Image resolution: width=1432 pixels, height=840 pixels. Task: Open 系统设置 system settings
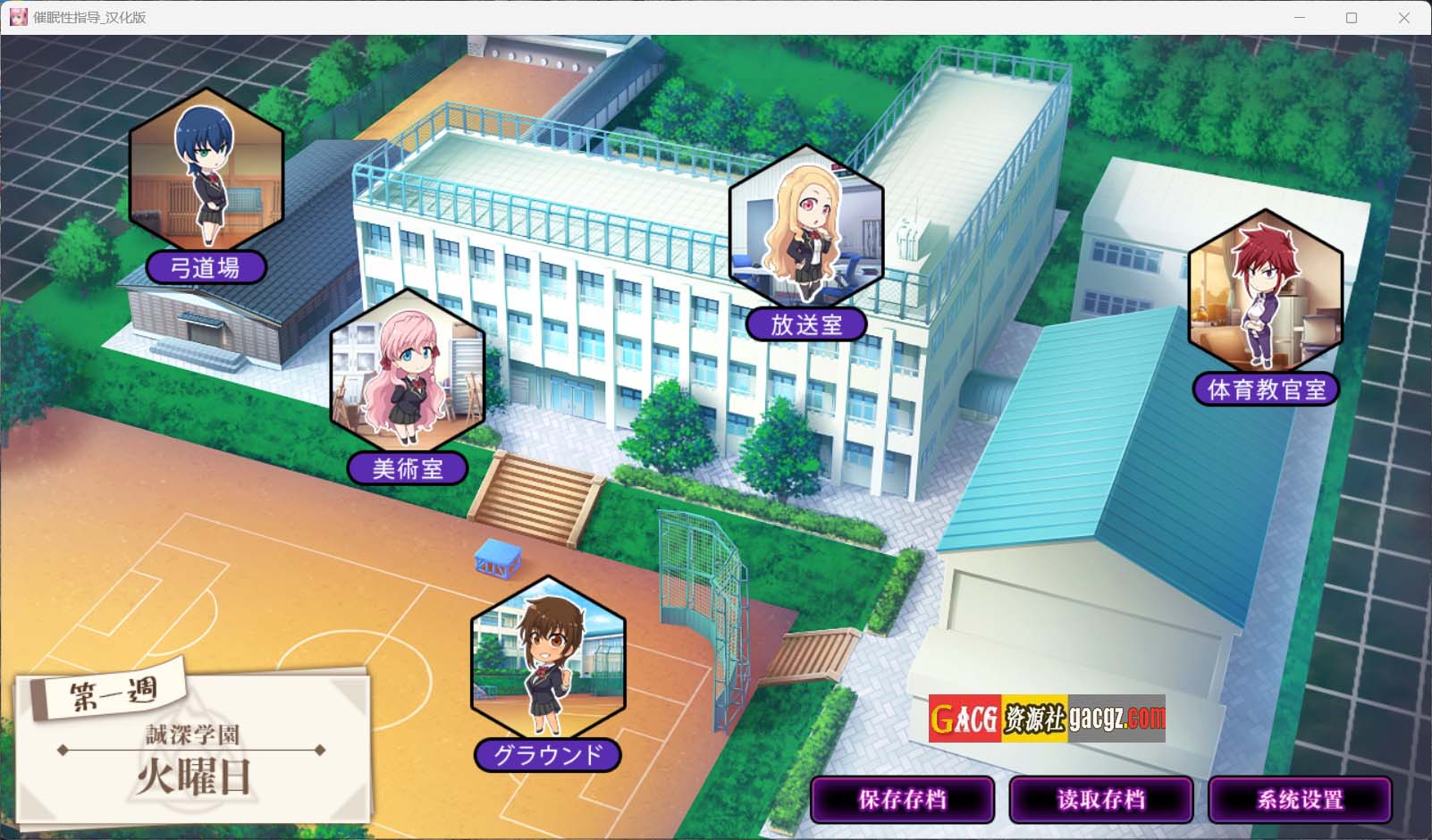tap(1299, 799)
